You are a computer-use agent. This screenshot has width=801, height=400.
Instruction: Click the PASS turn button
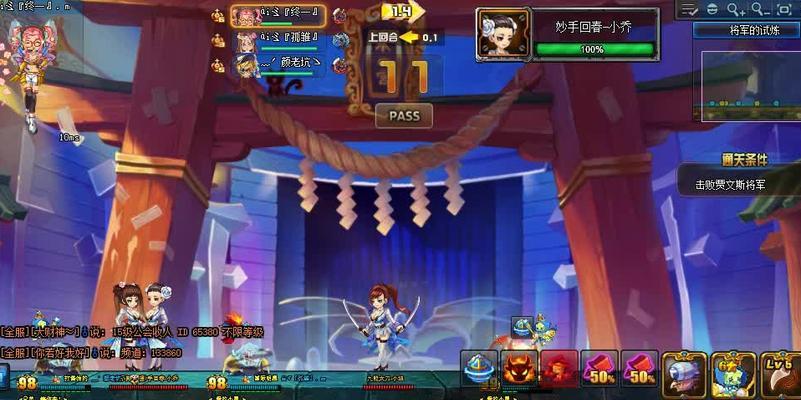coord(404,116)
